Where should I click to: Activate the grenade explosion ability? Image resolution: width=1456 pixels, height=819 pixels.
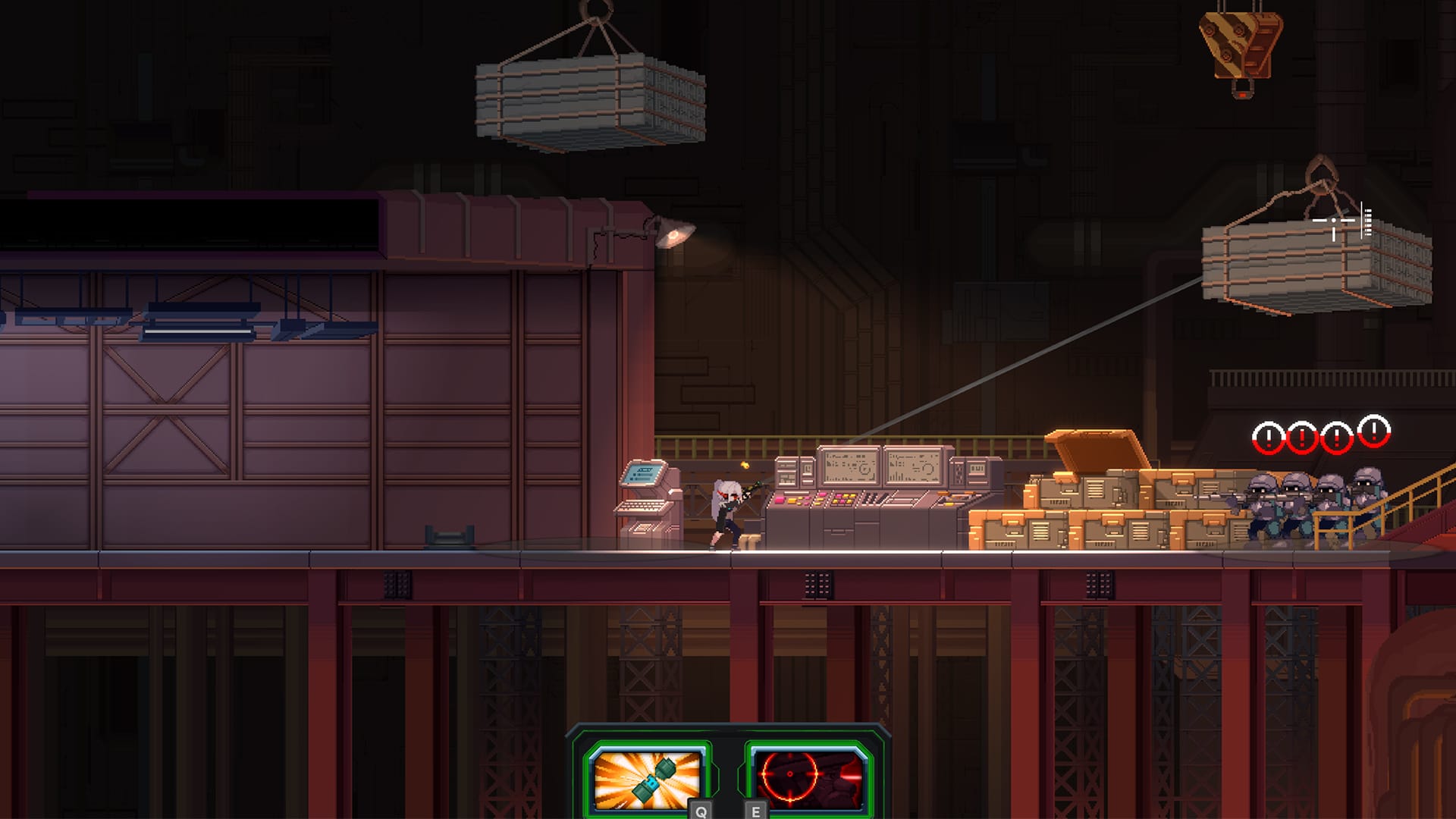point(645,778)
